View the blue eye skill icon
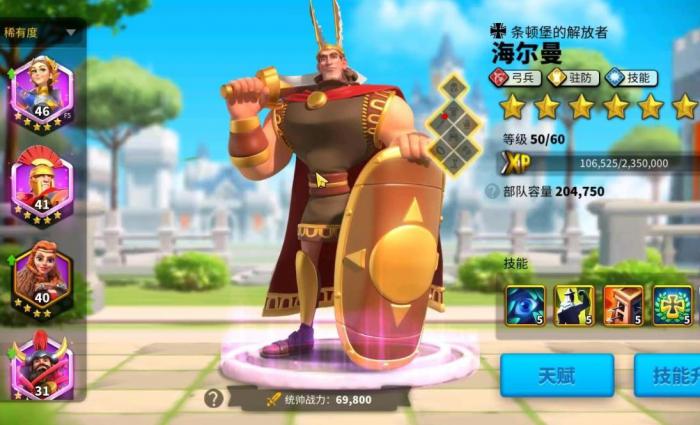The height and width of the screenshot is (425, 700). tap(525, 305)
